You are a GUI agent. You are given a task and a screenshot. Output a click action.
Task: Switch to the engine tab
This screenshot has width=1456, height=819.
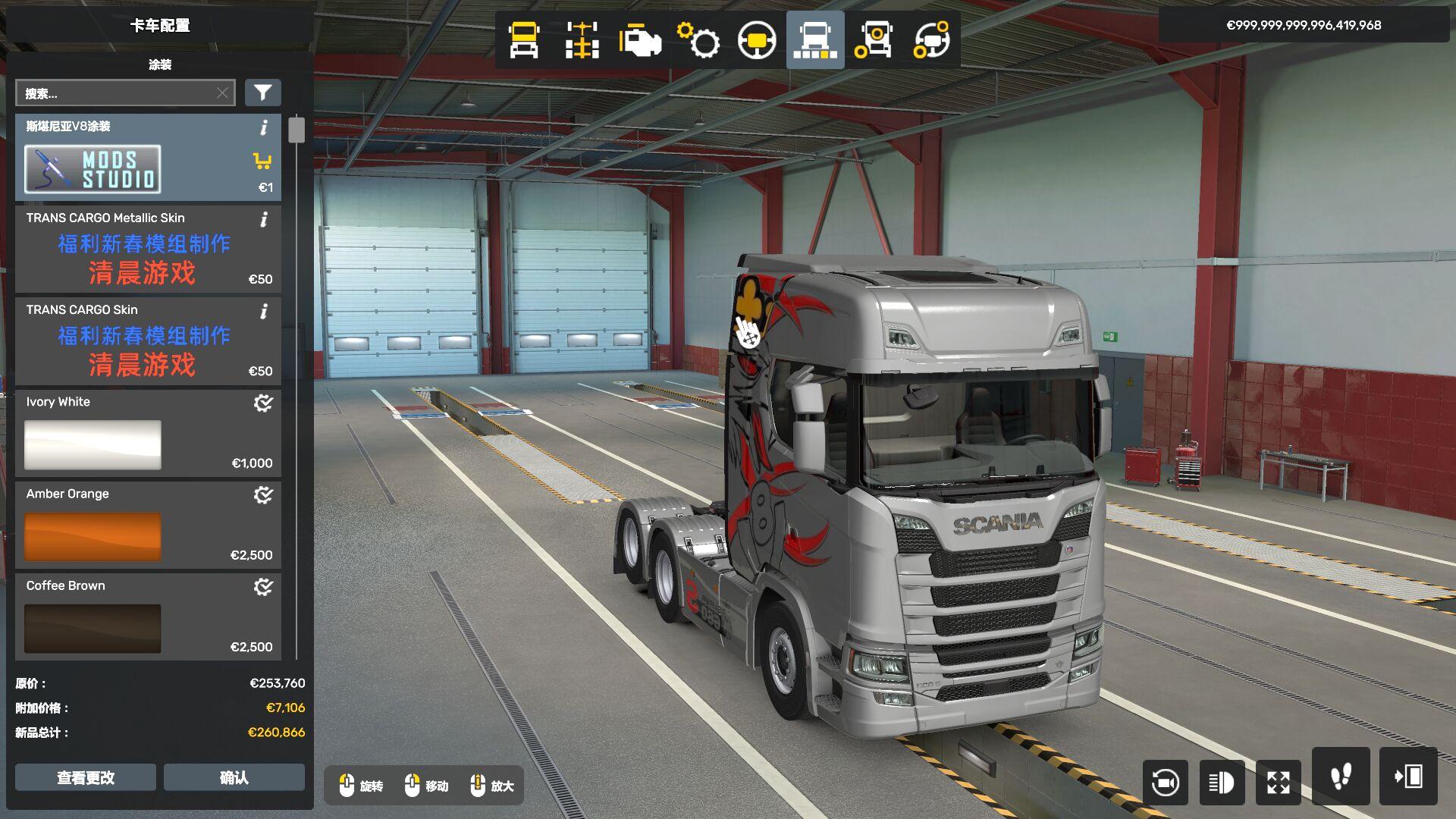(640, 40)
